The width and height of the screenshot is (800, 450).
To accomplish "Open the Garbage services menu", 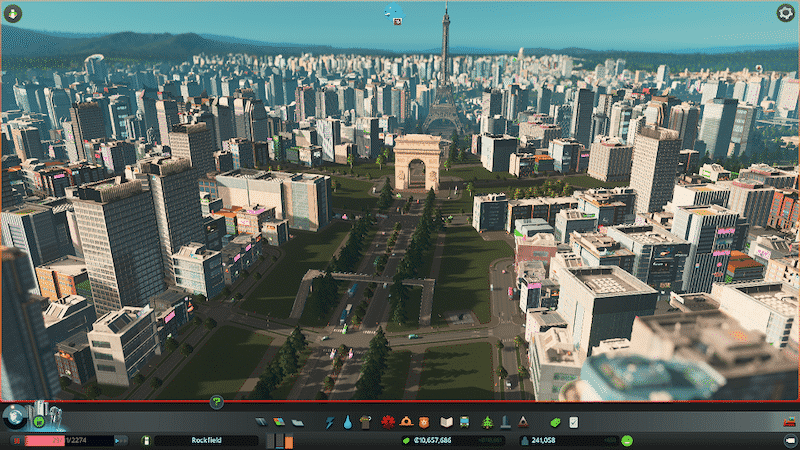I will [364, 423].
